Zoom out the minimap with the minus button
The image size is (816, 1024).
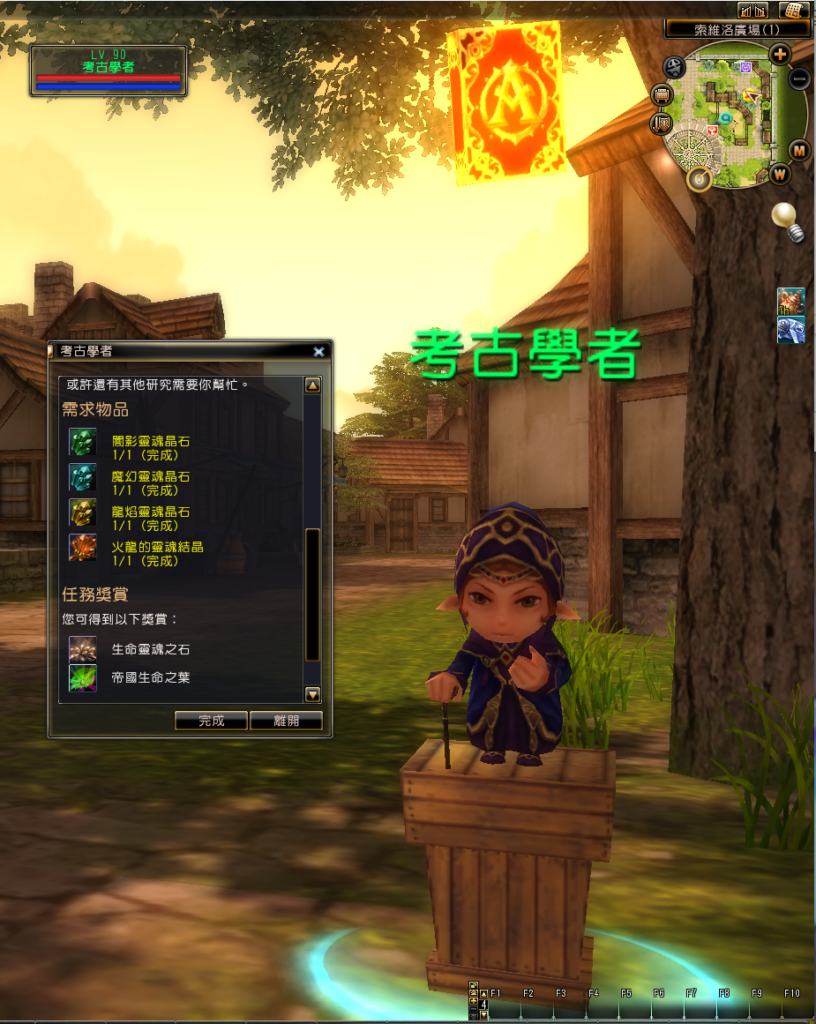[799, 78]
